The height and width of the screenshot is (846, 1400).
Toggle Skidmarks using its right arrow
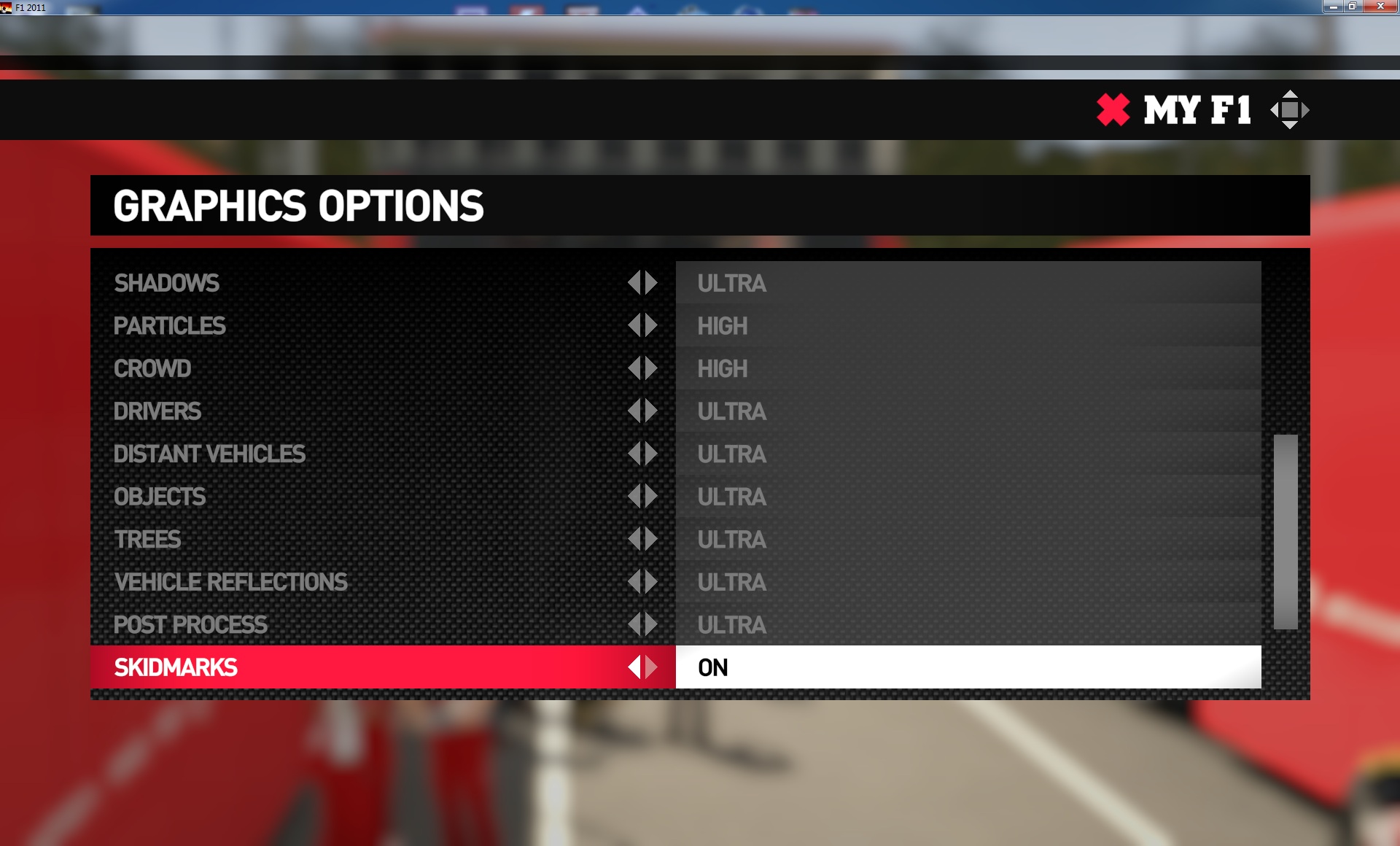[651, 667]
